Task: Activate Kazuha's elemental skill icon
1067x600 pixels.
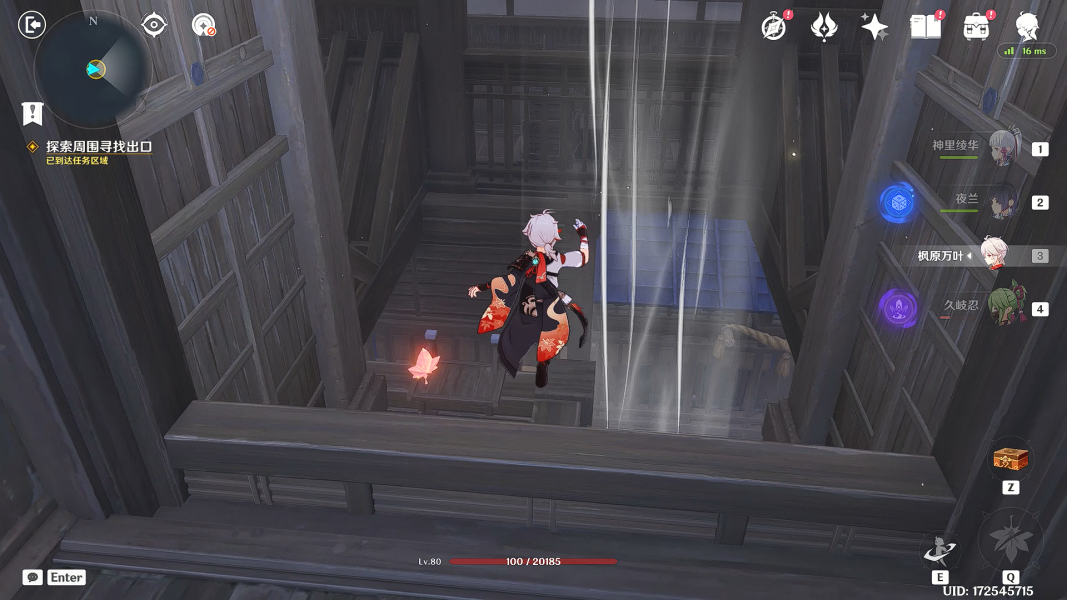Action: pos(940,550)
